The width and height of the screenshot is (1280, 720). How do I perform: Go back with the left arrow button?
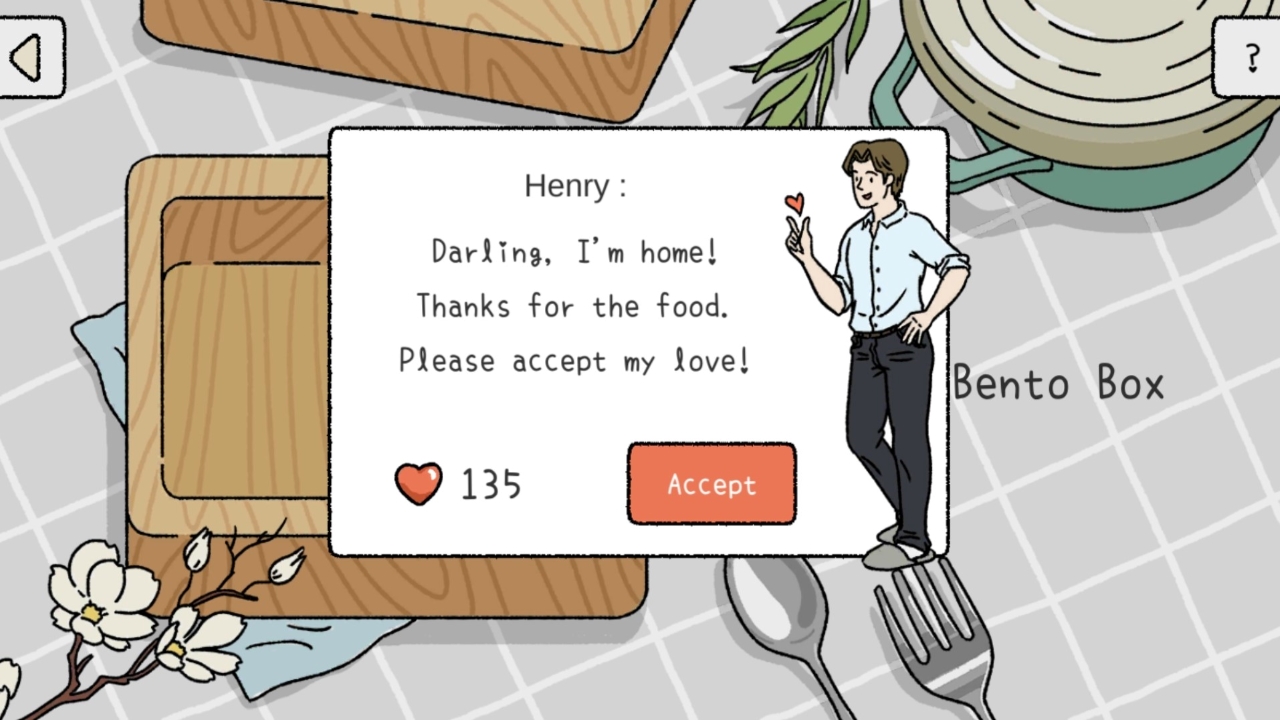click(28, 58)
